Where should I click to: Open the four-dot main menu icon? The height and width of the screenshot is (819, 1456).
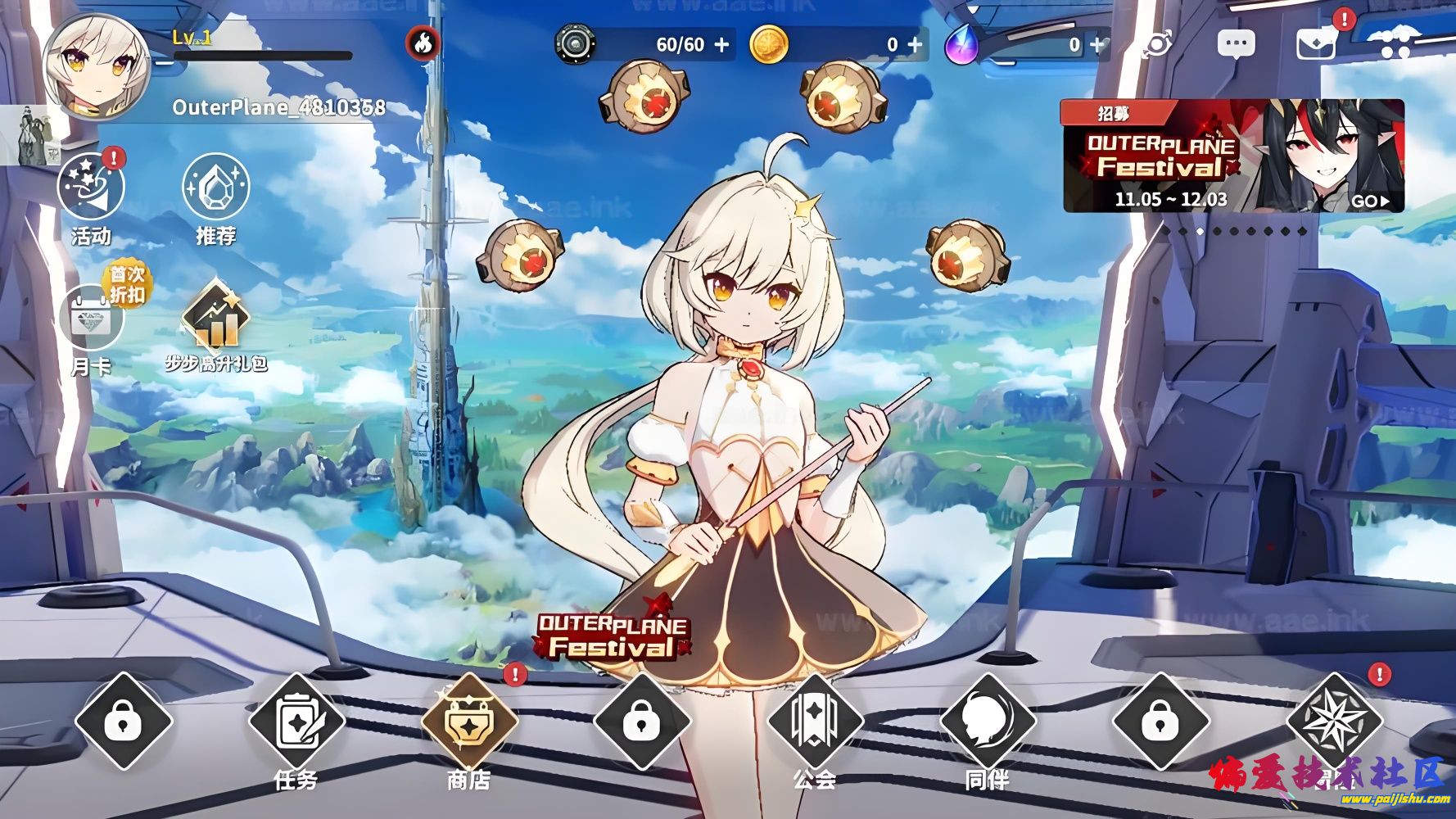point(1391,43)
